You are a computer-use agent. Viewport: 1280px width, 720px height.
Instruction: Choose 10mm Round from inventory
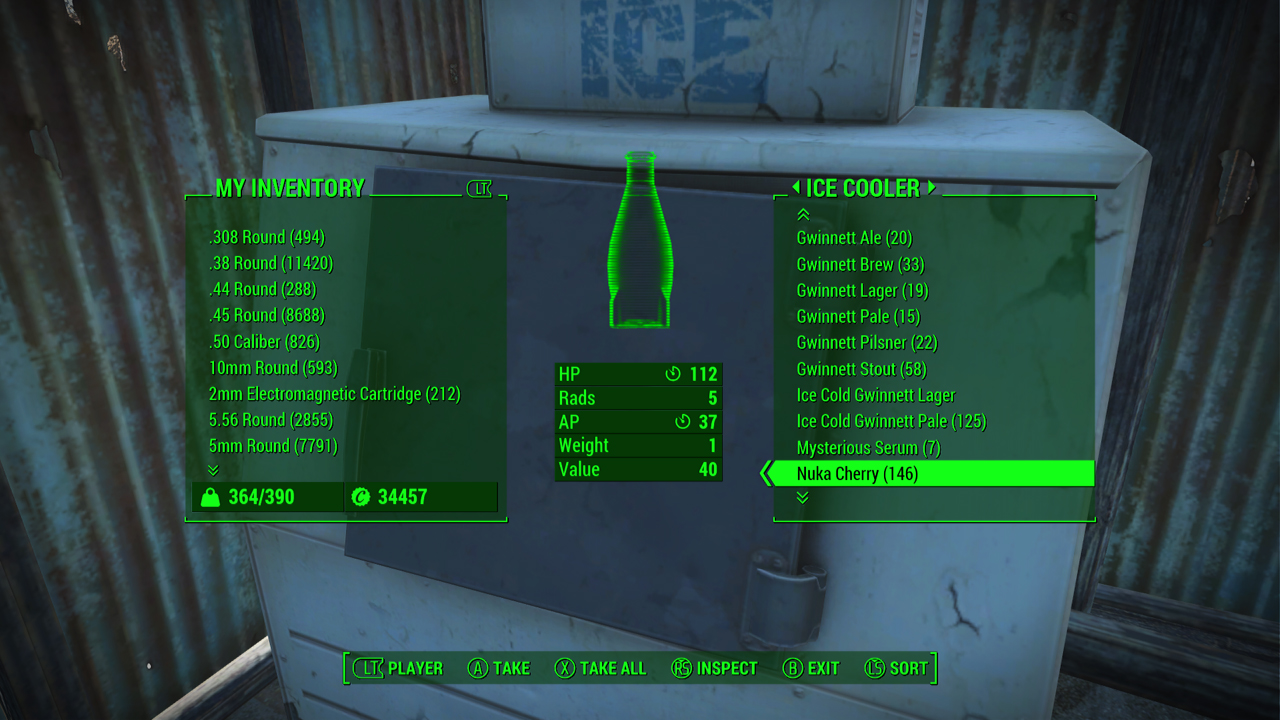[273, 368]
